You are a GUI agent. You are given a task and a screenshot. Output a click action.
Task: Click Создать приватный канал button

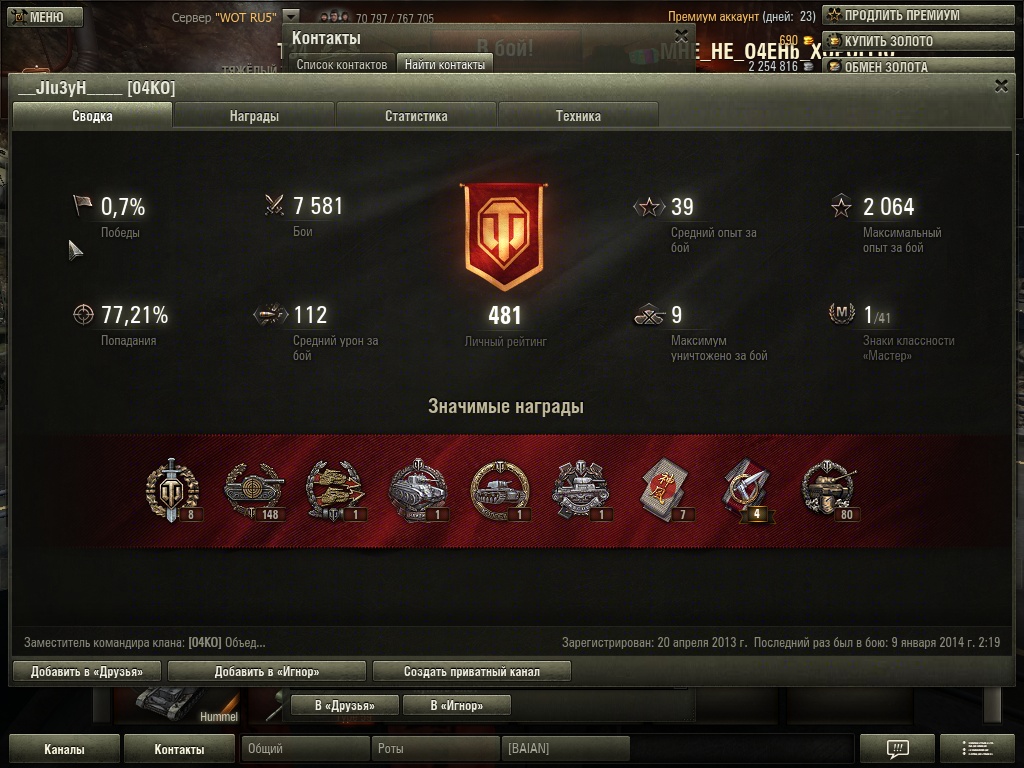(472, 672)
